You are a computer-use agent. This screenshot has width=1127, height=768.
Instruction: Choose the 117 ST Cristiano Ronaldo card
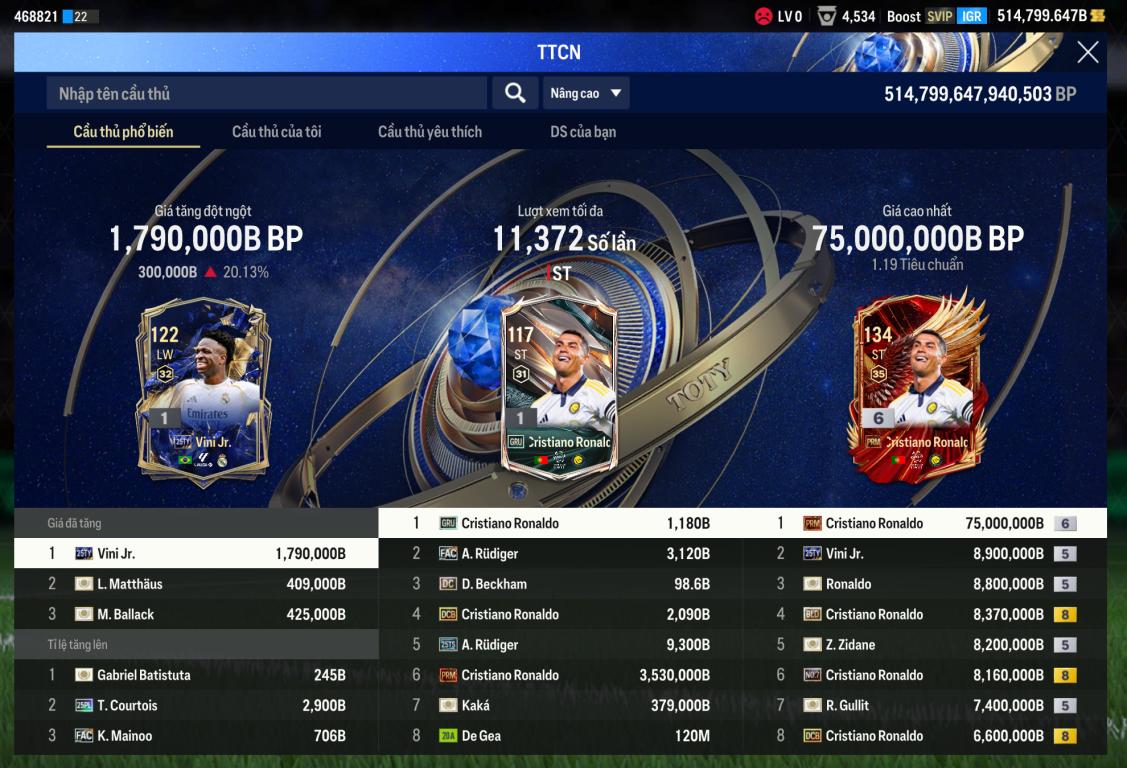(x=559, y=385)
